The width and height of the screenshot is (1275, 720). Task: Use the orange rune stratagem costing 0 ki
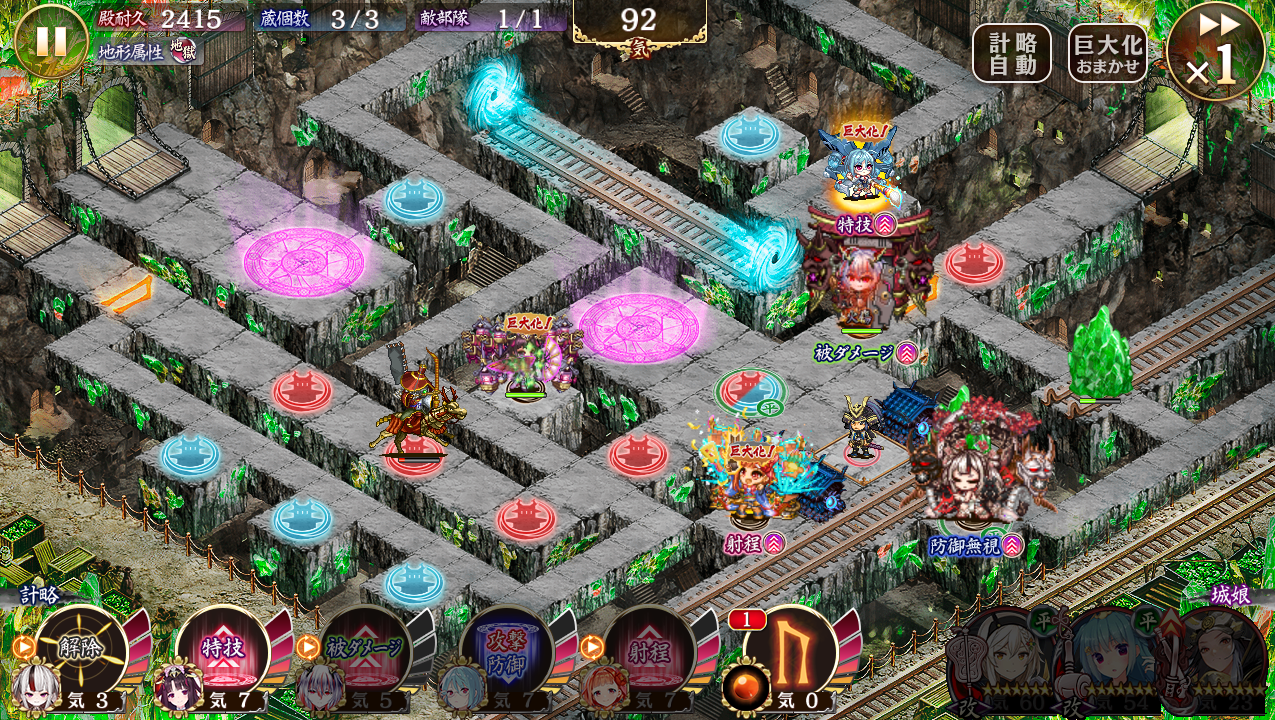pos(790,650)
